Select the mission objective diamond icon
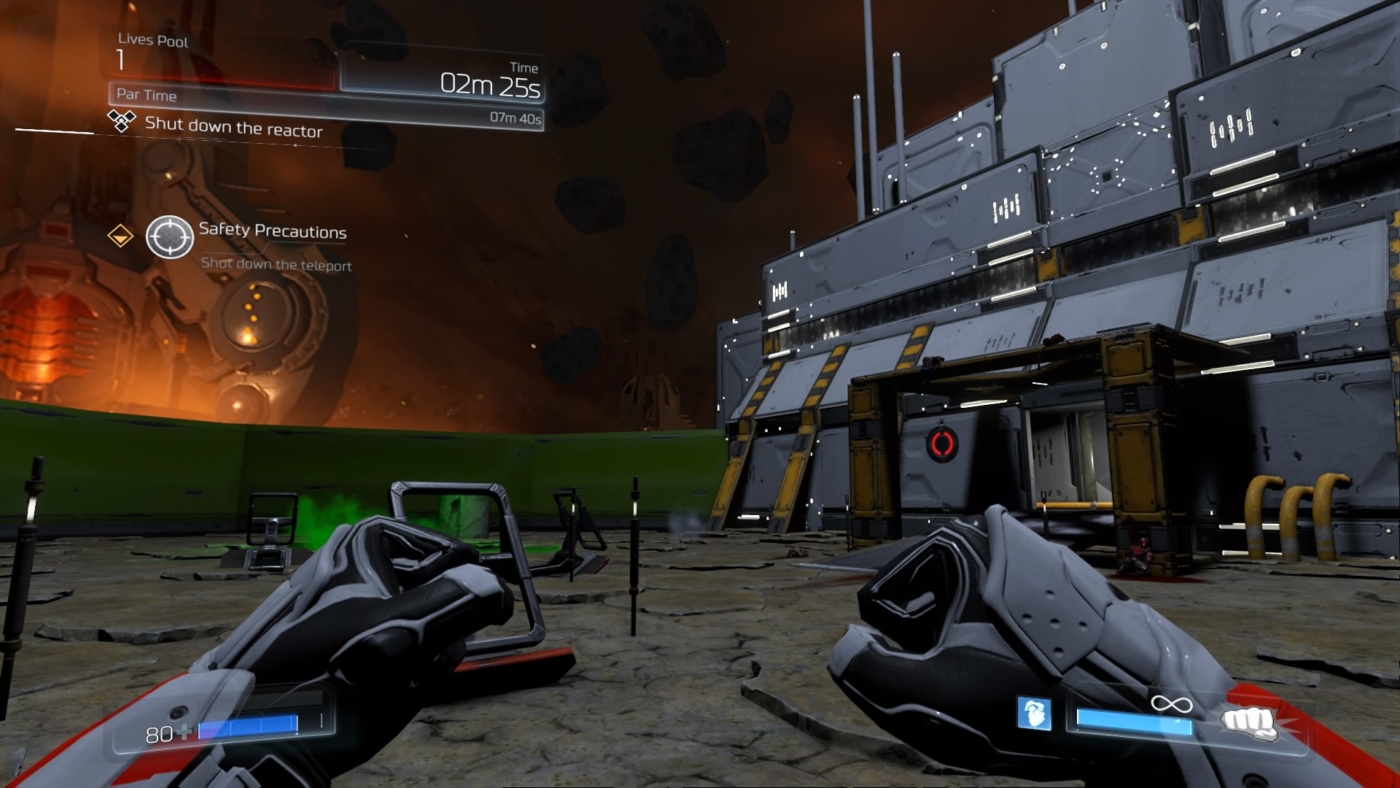 (x=122, y=119)
